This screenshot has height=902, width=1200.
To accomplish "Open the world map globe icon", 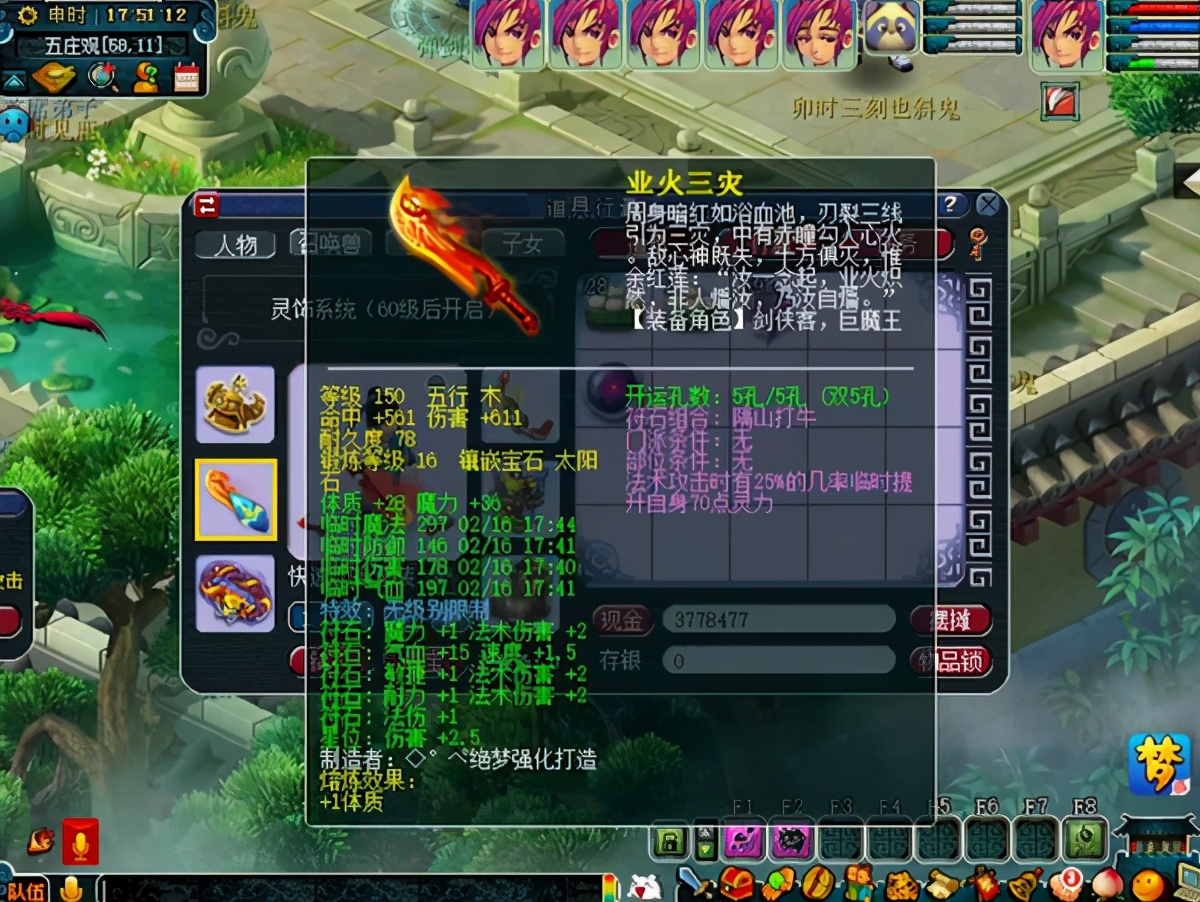I will [x=100, y=77].
